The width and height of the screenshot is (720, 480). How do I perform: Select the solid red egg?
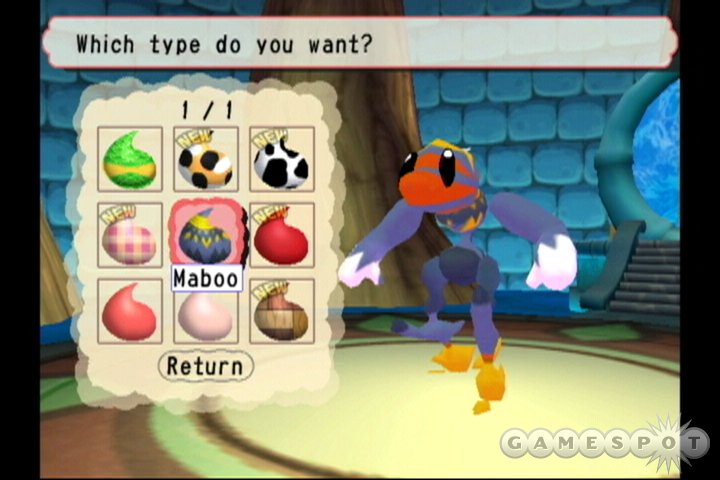(x=281, y=235)
